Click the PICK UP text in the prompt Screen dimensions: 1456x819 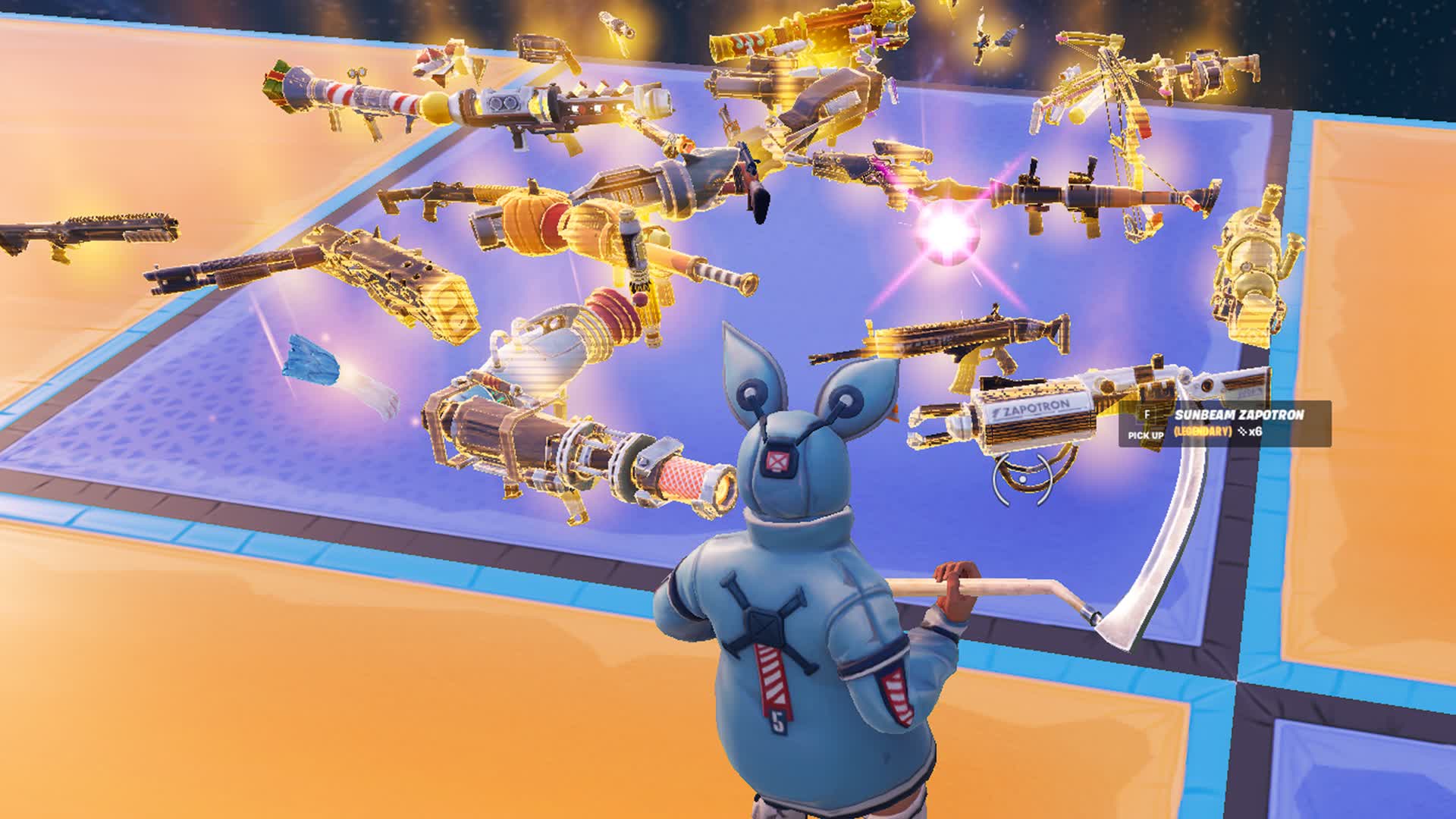[1145, 435]
